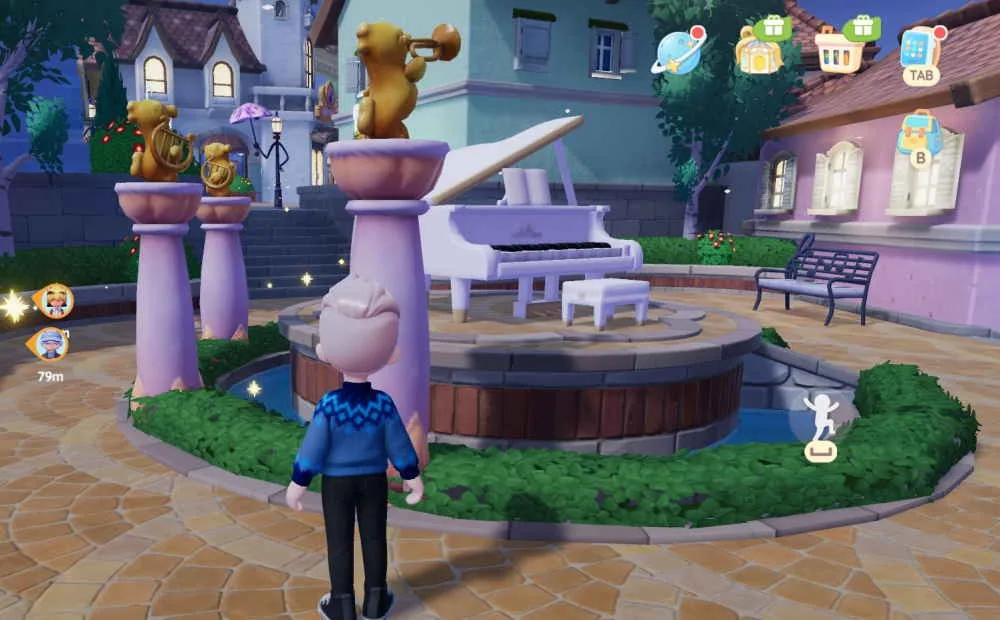
Task: Open the golden house icon with gift badge
Action: click(x=759, y=50)
